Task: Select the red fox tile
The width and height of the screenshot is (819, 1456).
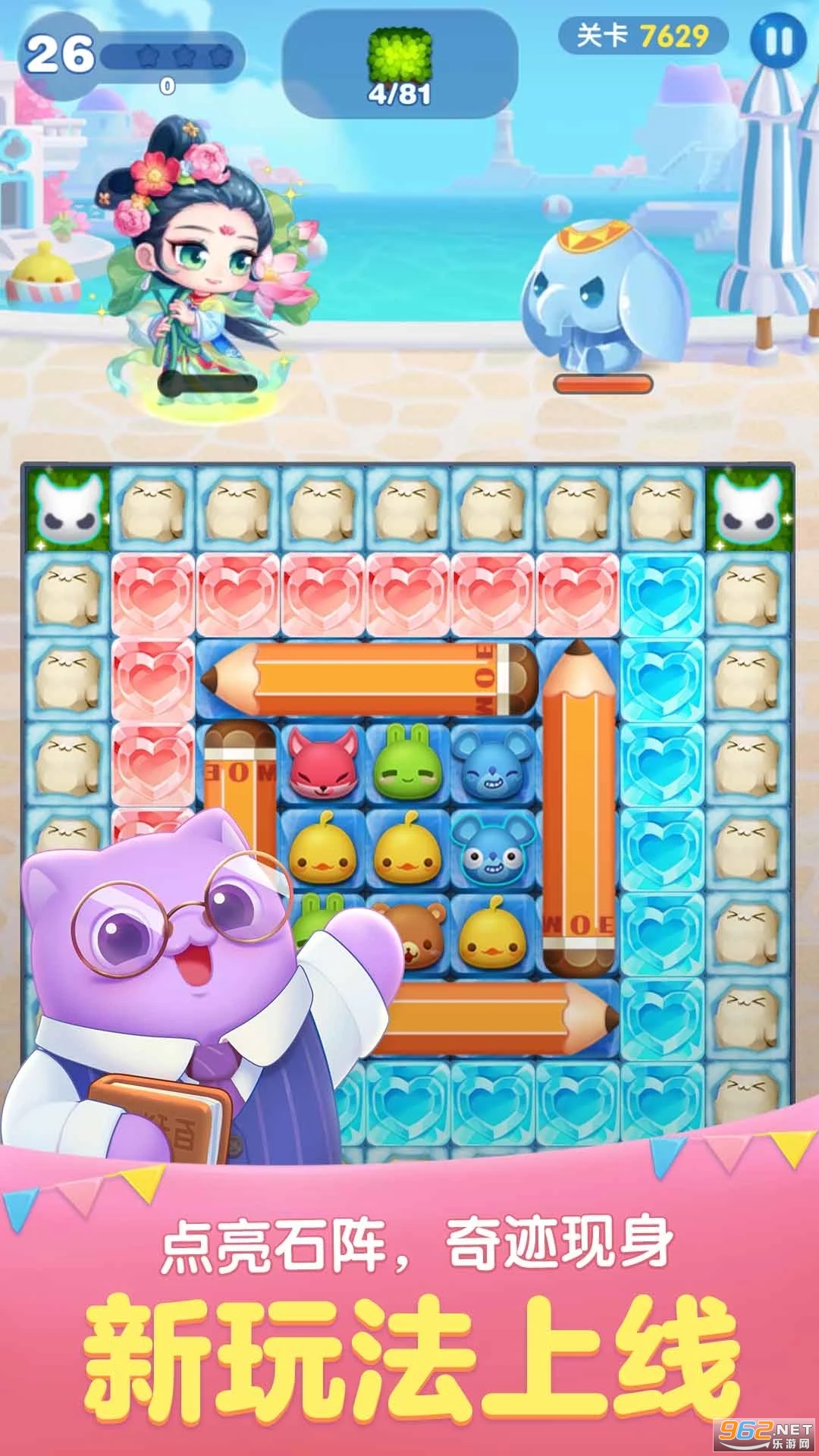Action: [x=323, y=764]
